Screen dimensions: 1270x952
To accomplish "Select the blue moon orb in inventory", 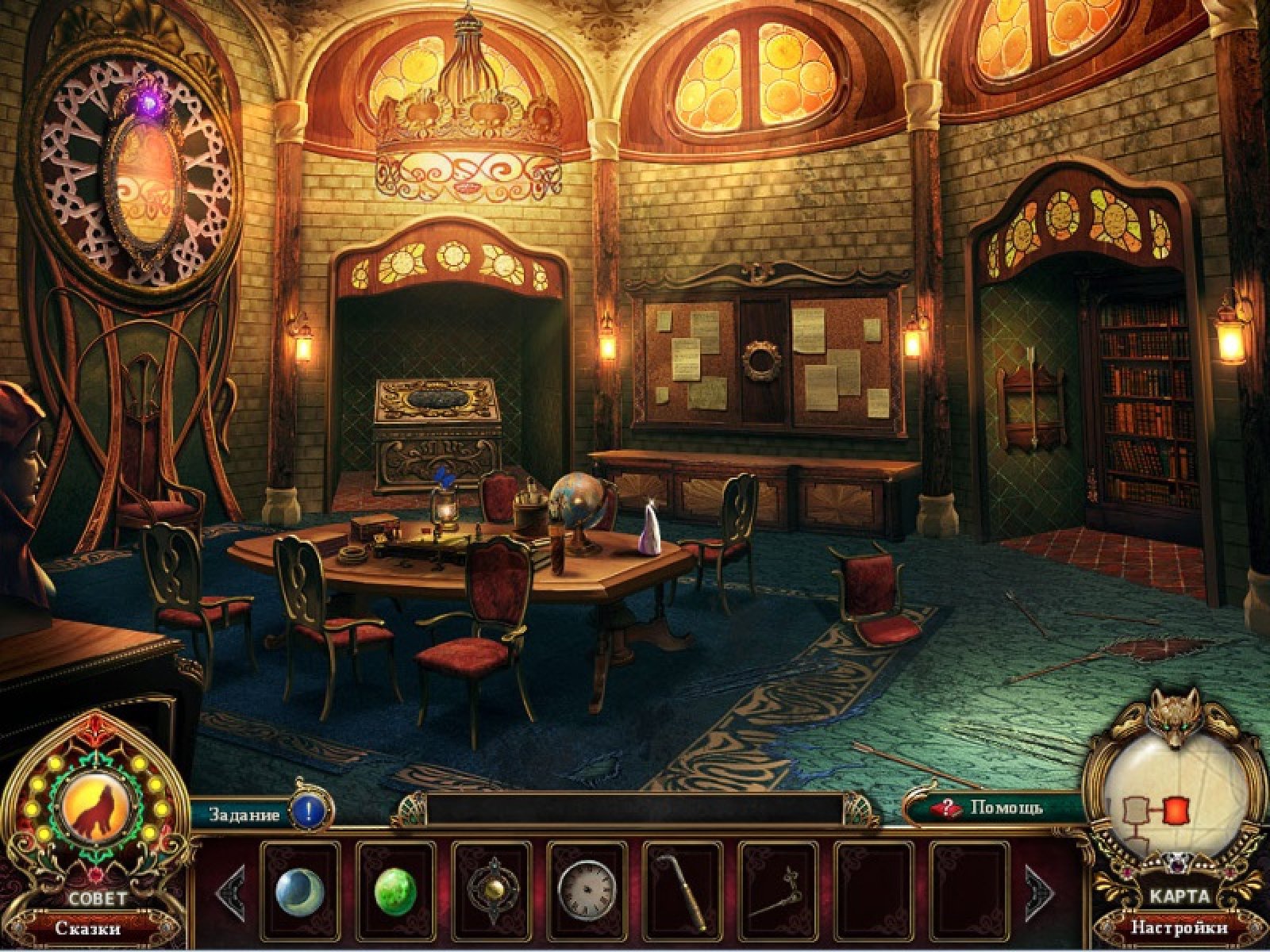I will 299,891.
